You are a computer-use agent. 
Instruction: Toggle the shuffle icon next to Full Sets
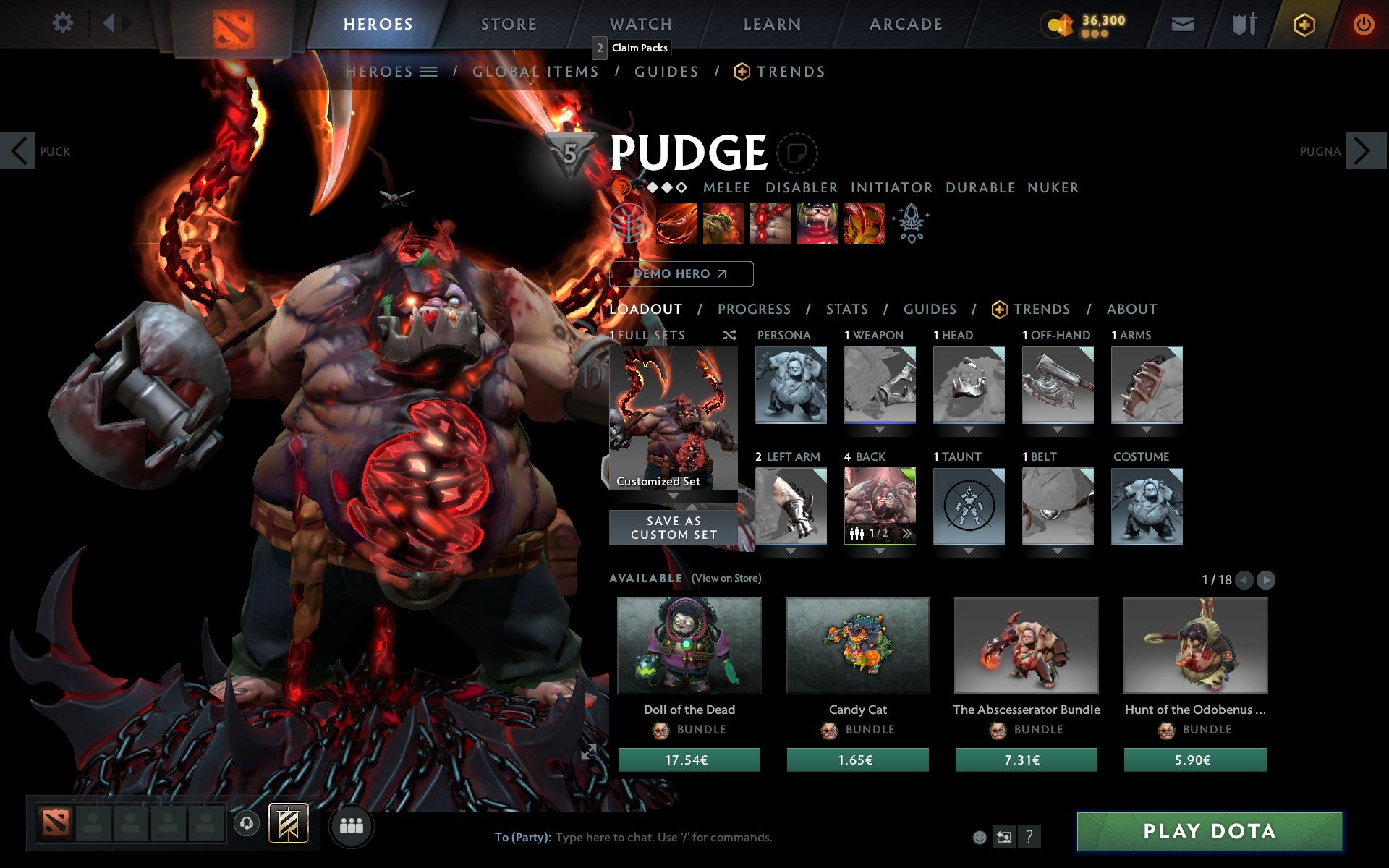(730, 335)
